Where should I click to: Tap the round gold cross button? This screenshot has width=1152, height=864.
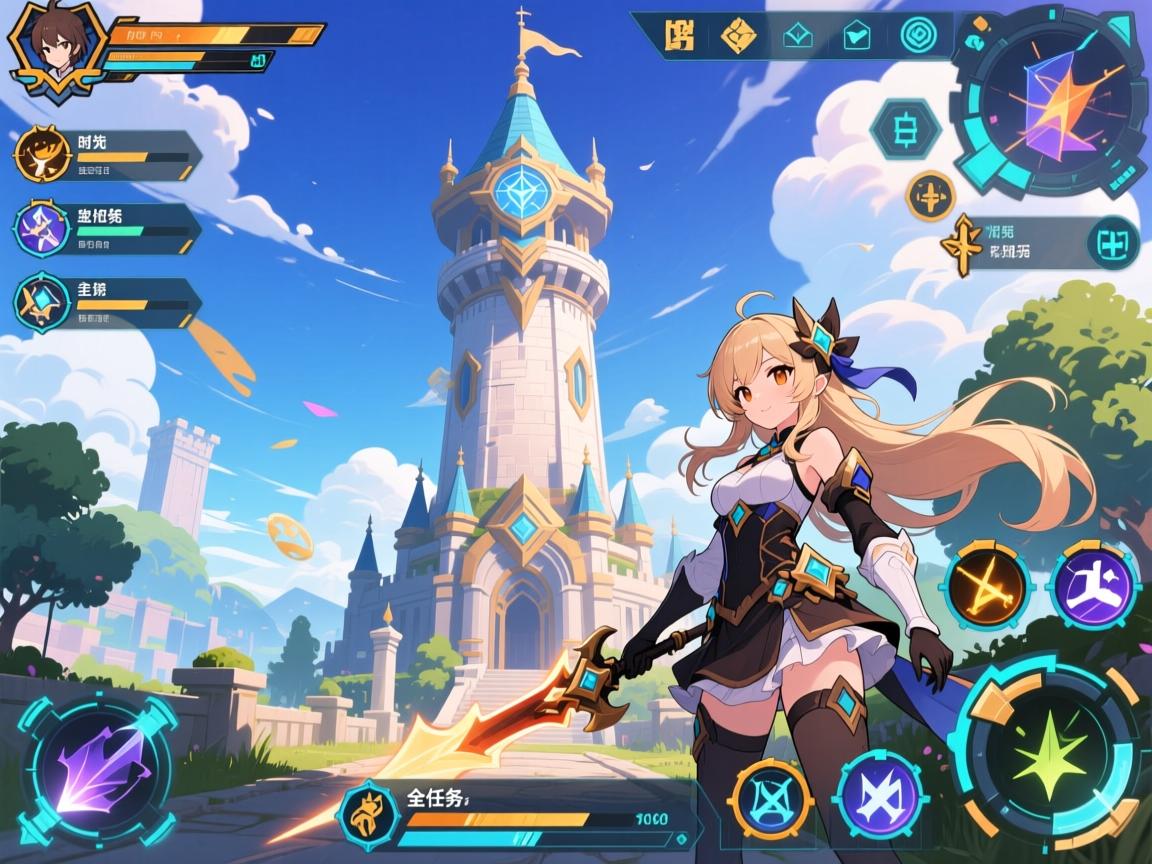point(930,196)
